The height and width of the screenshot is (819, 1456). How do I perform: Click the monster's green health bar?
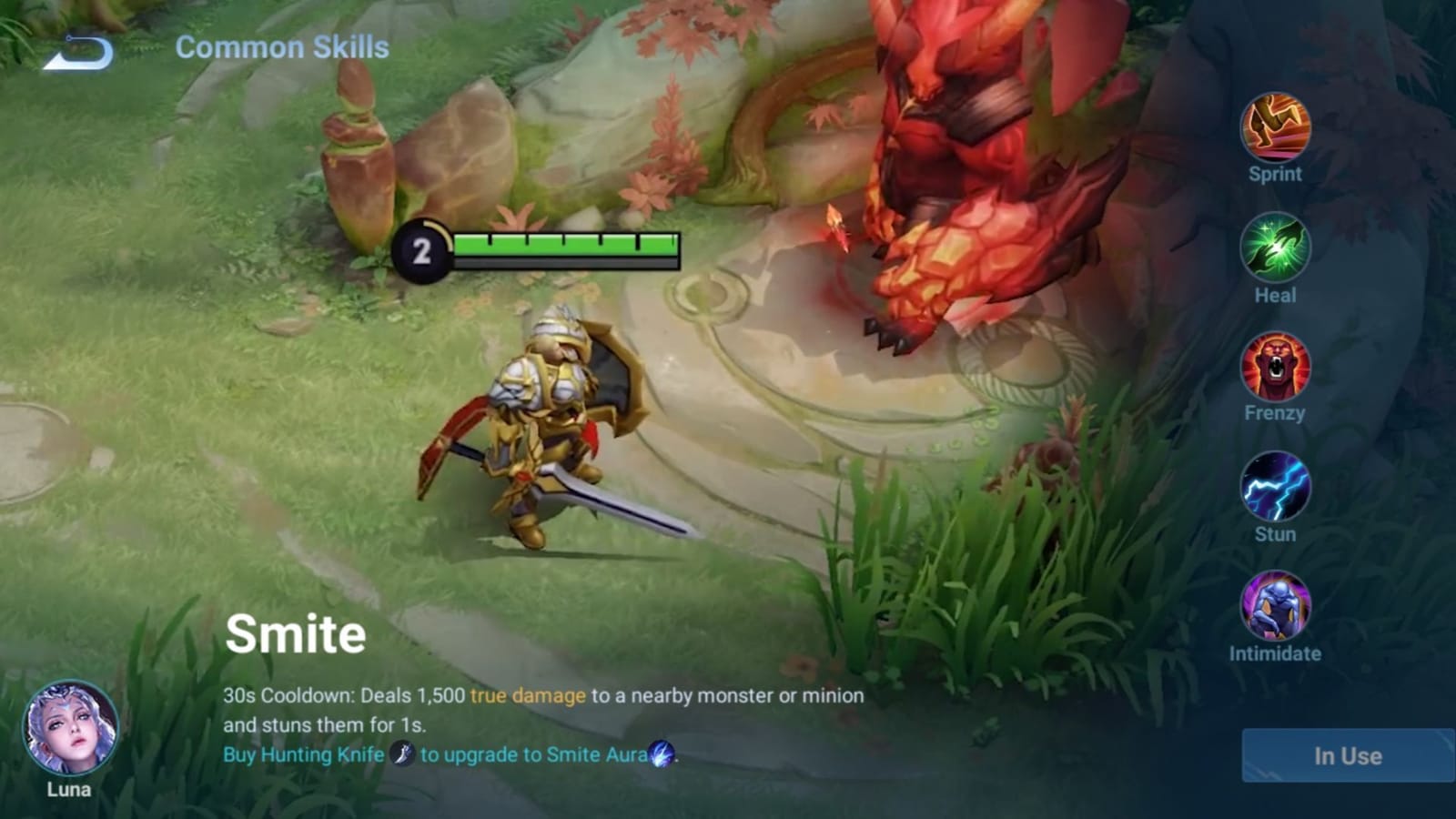564,244
